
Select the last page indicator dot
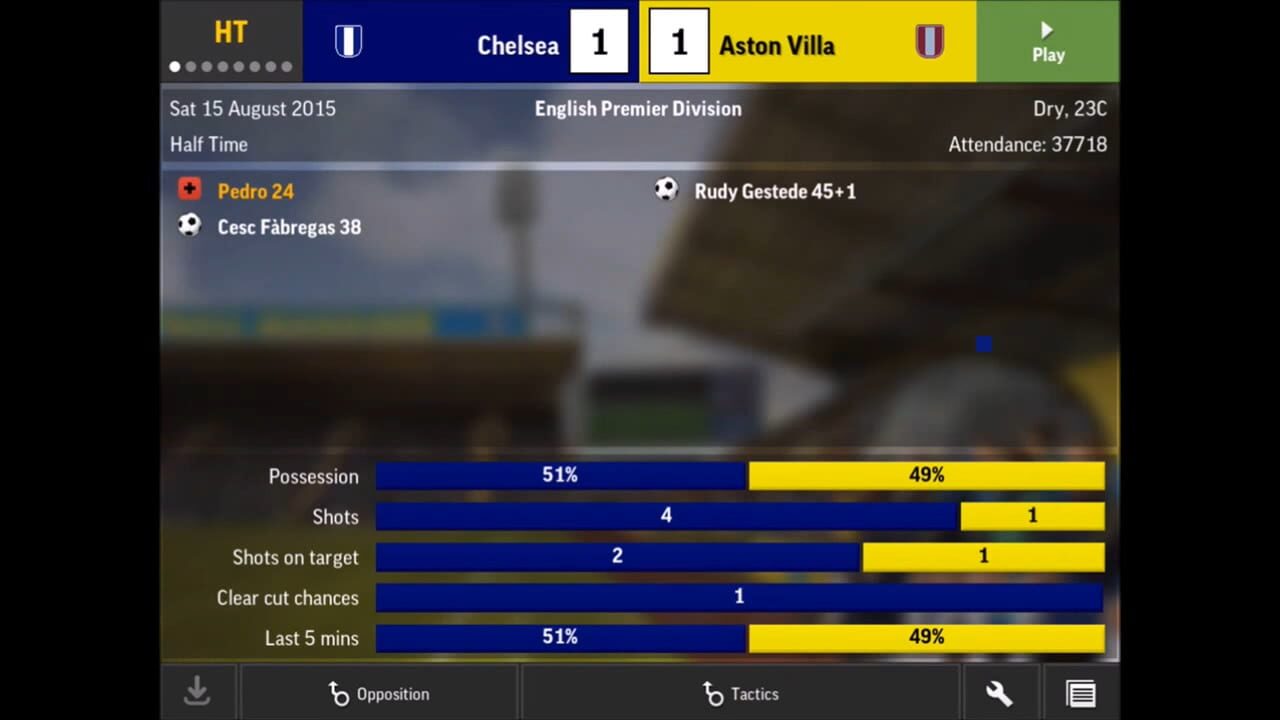point(287,67)
